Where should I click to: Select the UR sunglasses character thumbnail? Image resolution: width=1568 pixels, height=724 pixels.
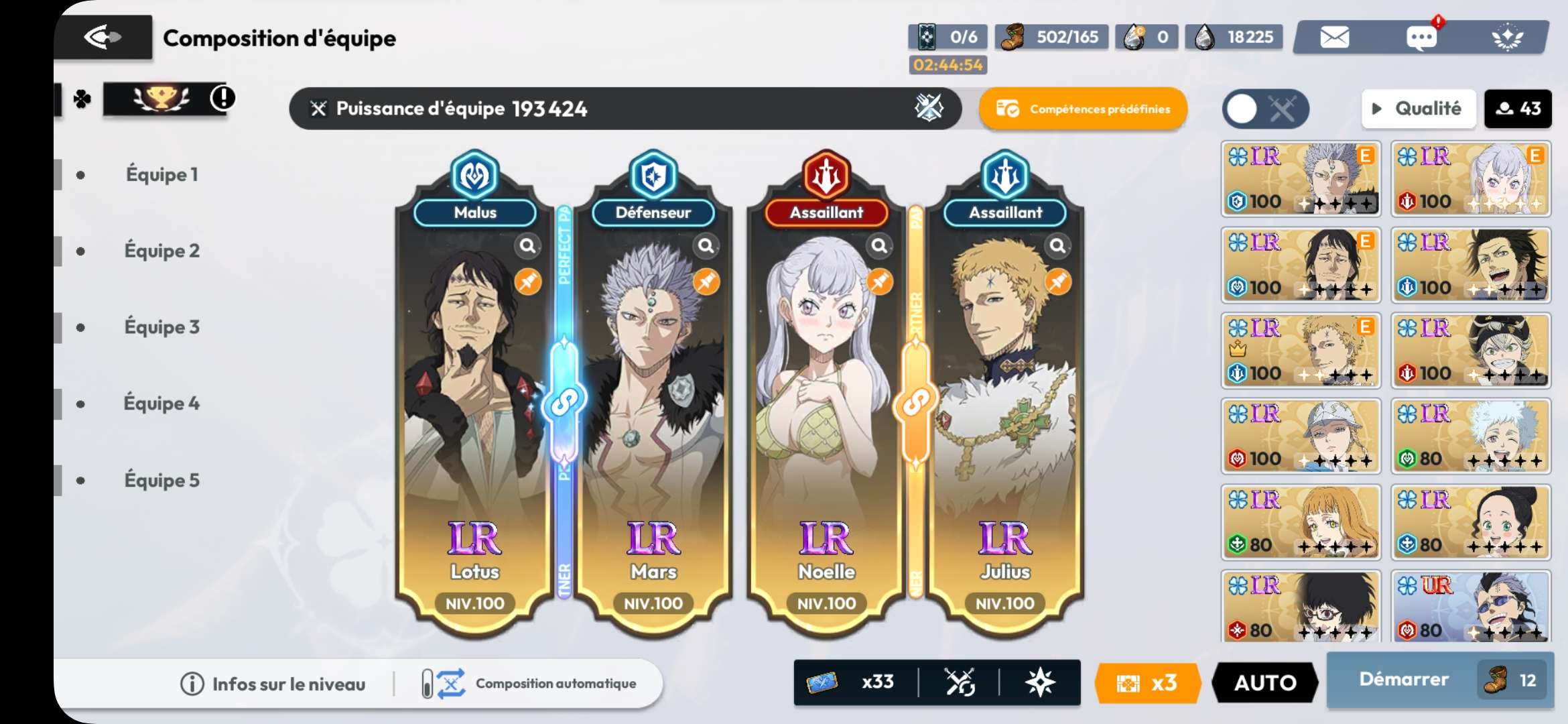click(1470, 607)
